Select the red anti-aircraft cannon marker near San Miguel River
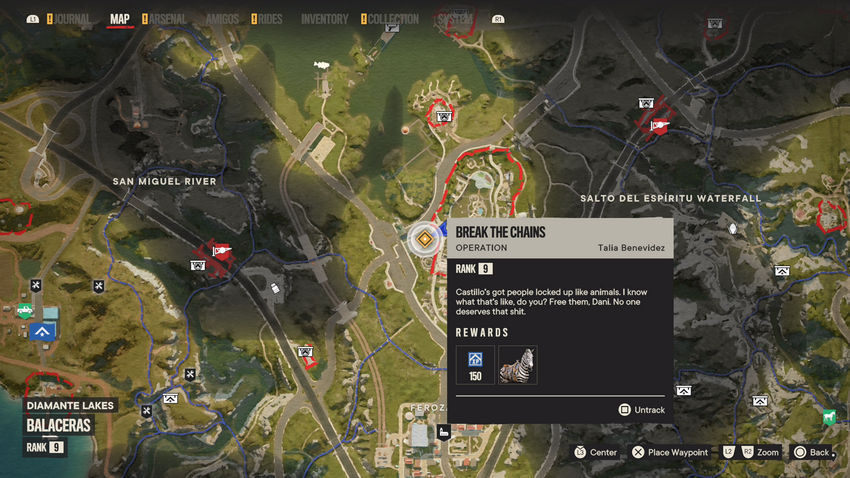 220,251
